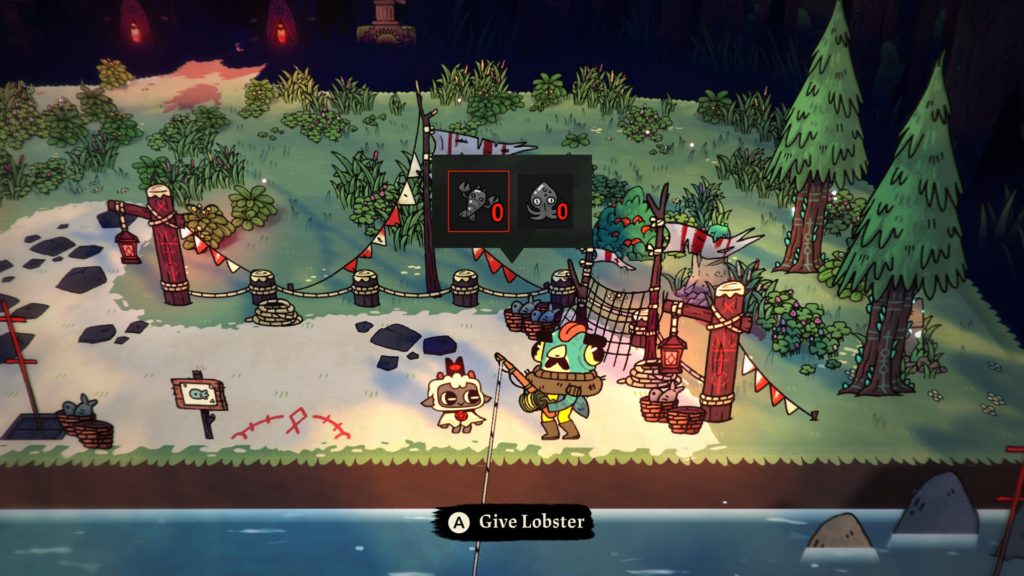Choose the squid item slot
Viewport: 1024px width, 576px height.
545,201
